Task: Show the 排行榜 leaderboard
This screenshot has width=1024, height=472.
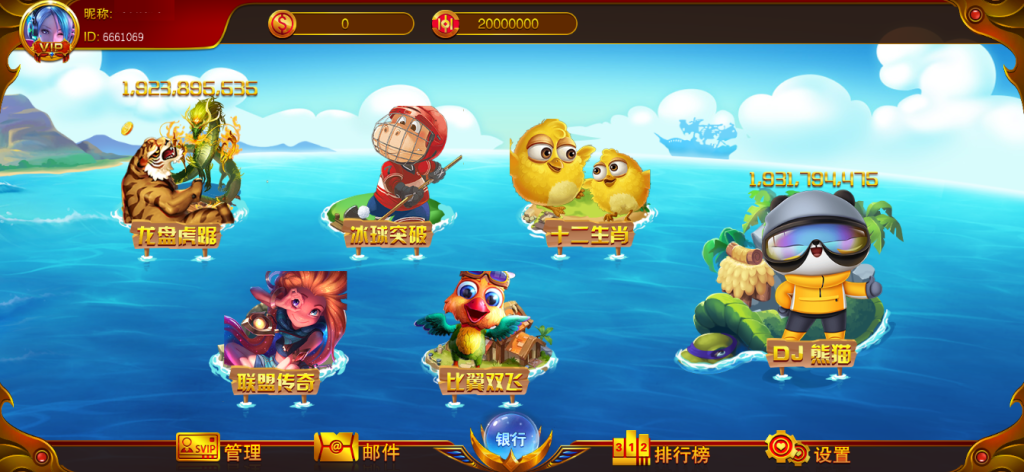Action: [661, 452]
